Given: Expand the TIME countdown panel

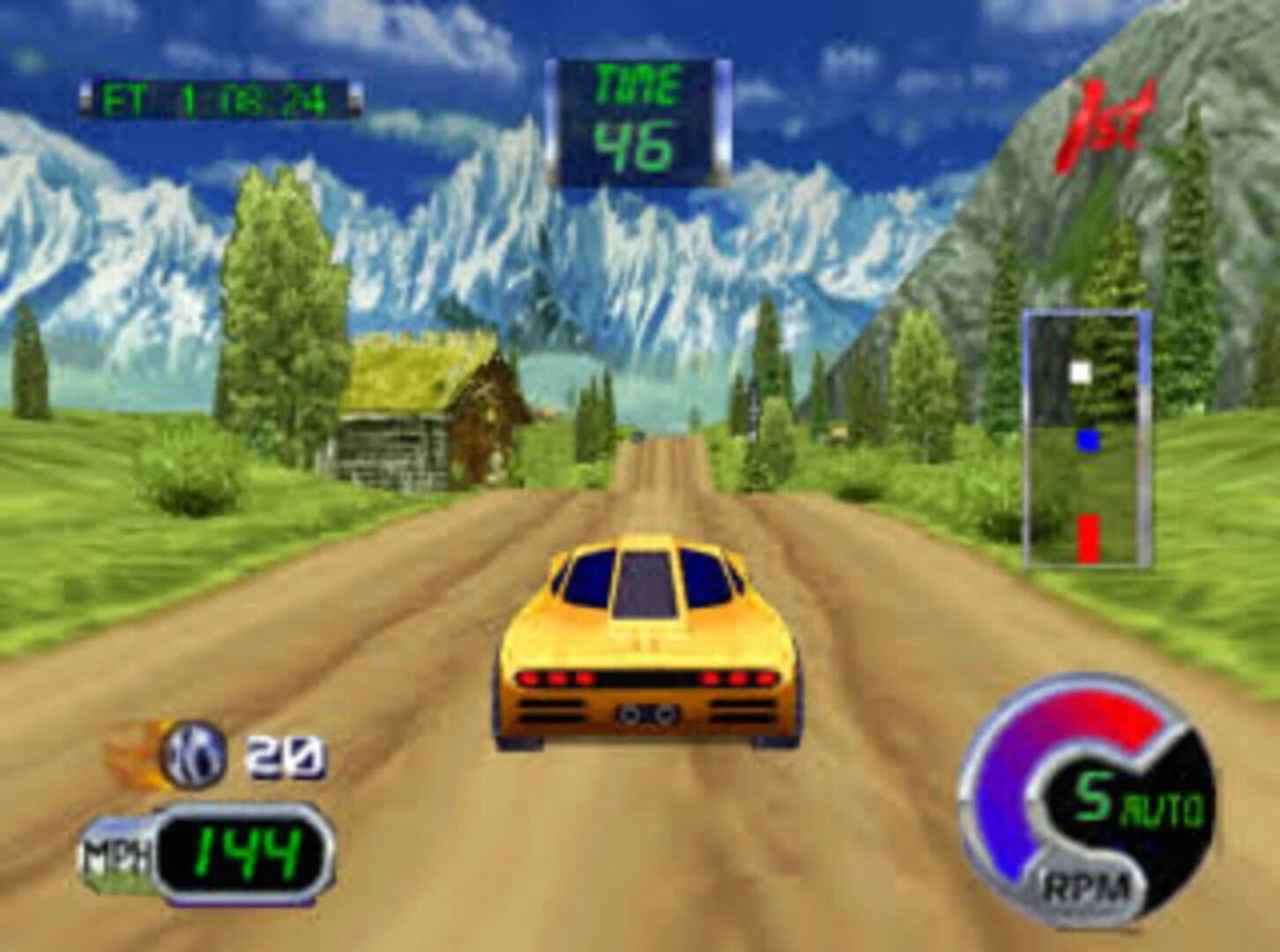Looking at the screenshot, I should pyautogui.click(x=640, y=115).
